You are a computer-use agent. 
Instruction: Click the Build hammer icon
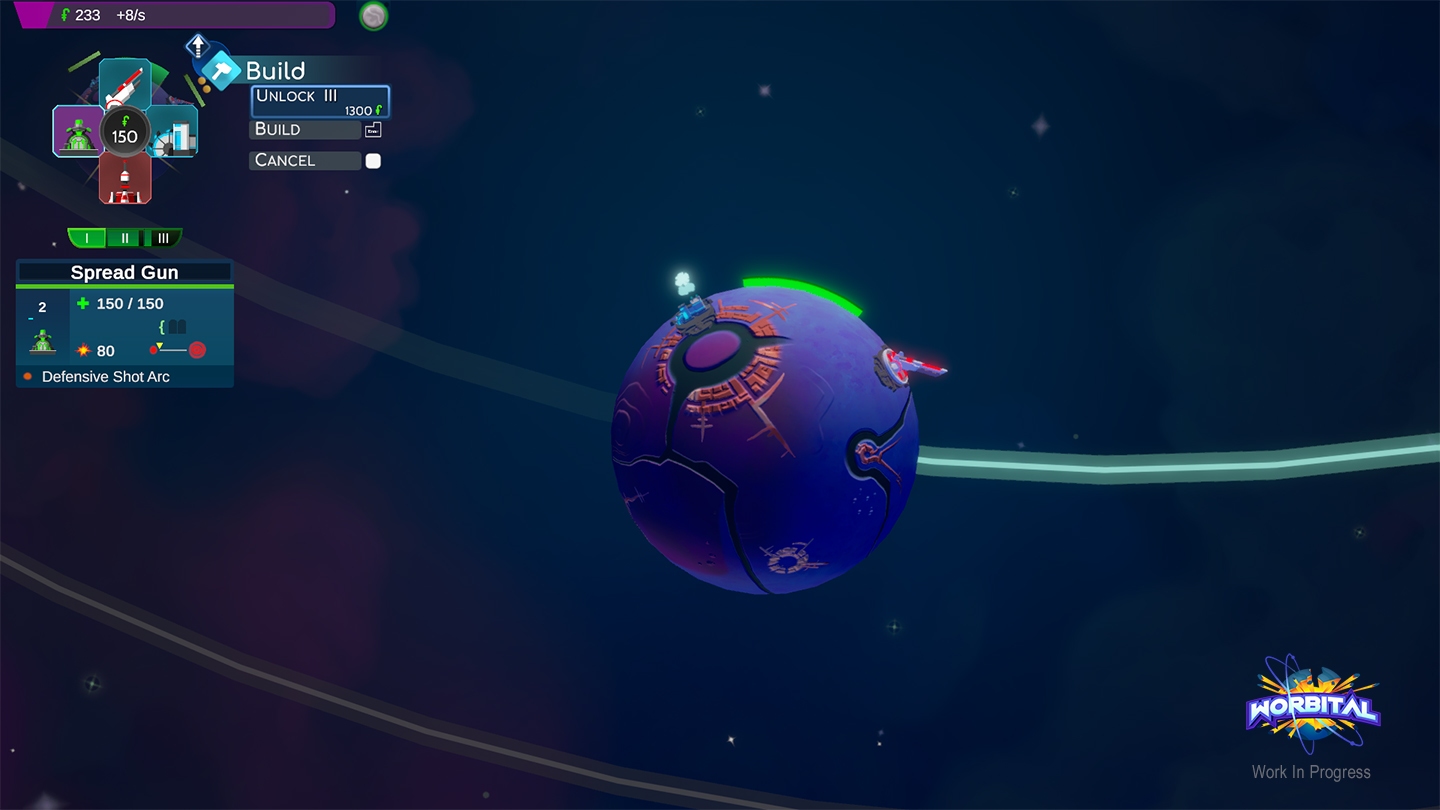[222, 70]
